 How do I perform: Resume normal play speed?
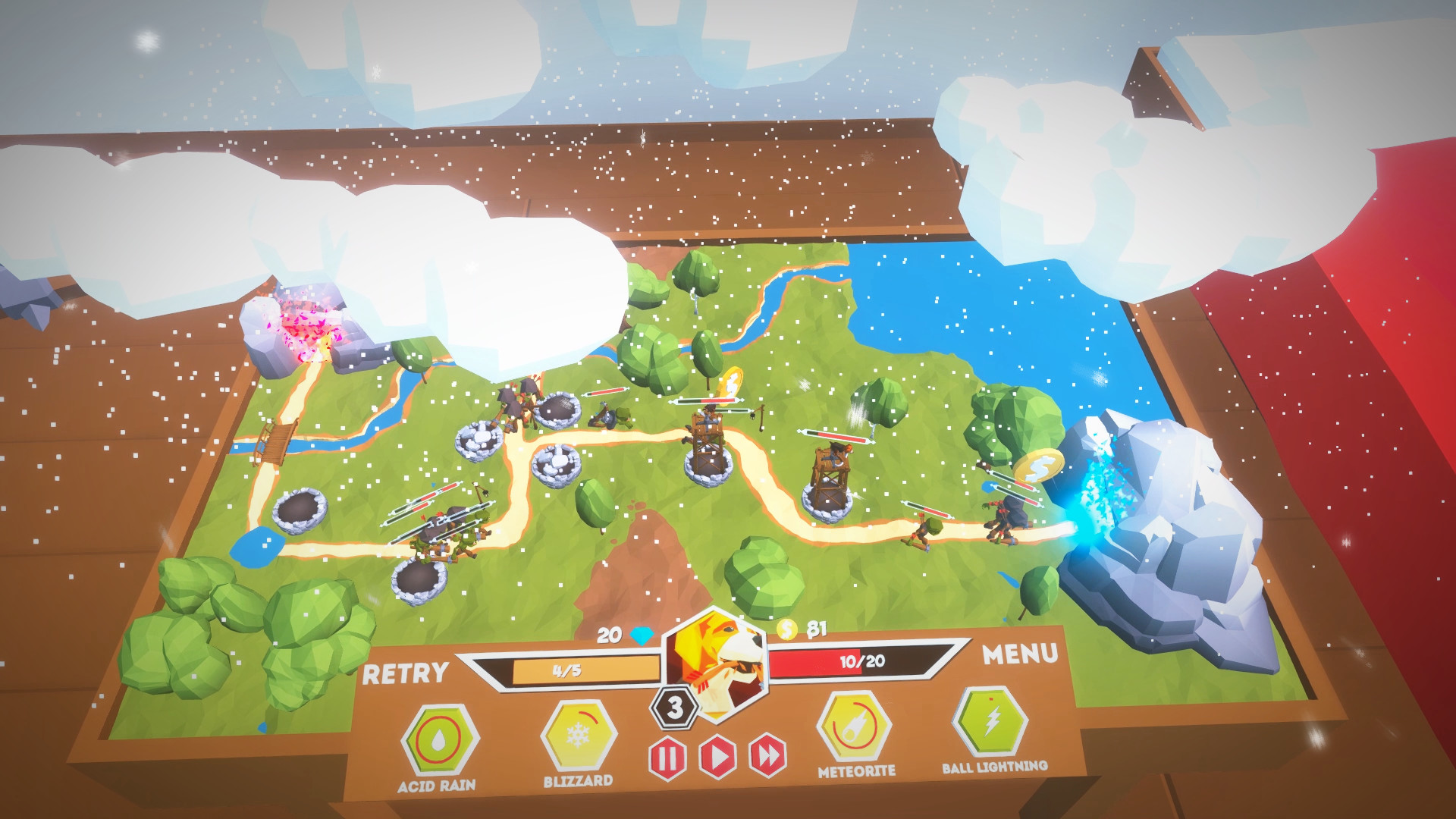tap(717, 756)
